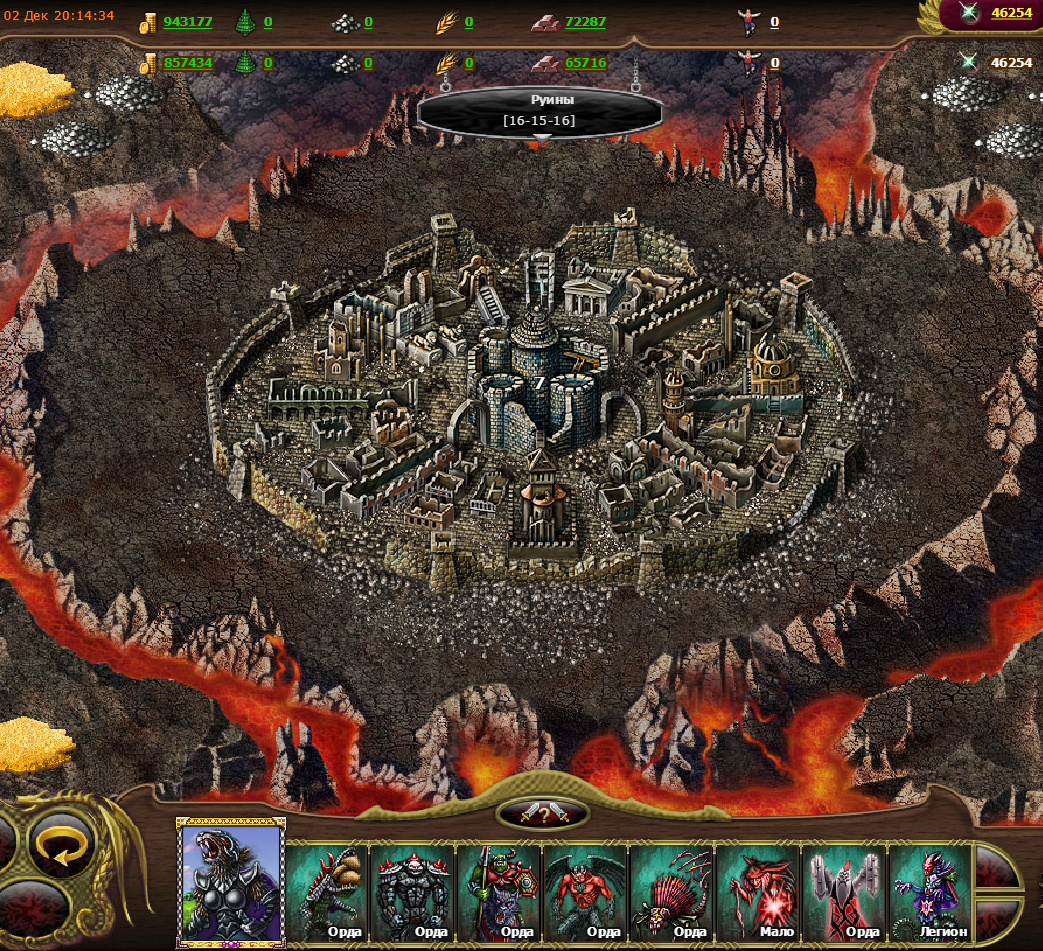Click the gold amount link 943177
1043x951 pixels.
click(x=187, y=22)
